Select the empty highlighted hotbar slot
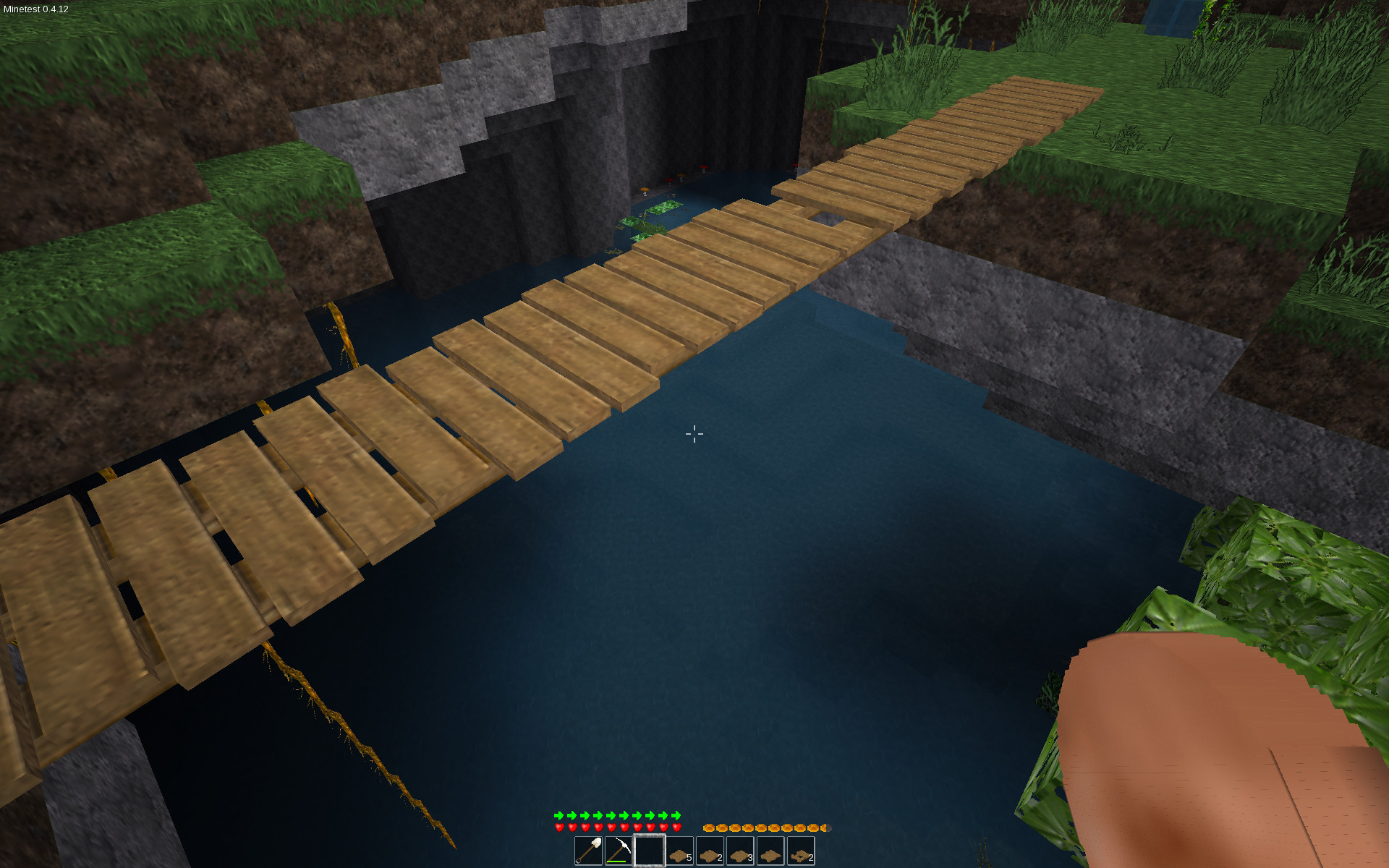This screenshot has height=868, width=1389. (648, 851)
